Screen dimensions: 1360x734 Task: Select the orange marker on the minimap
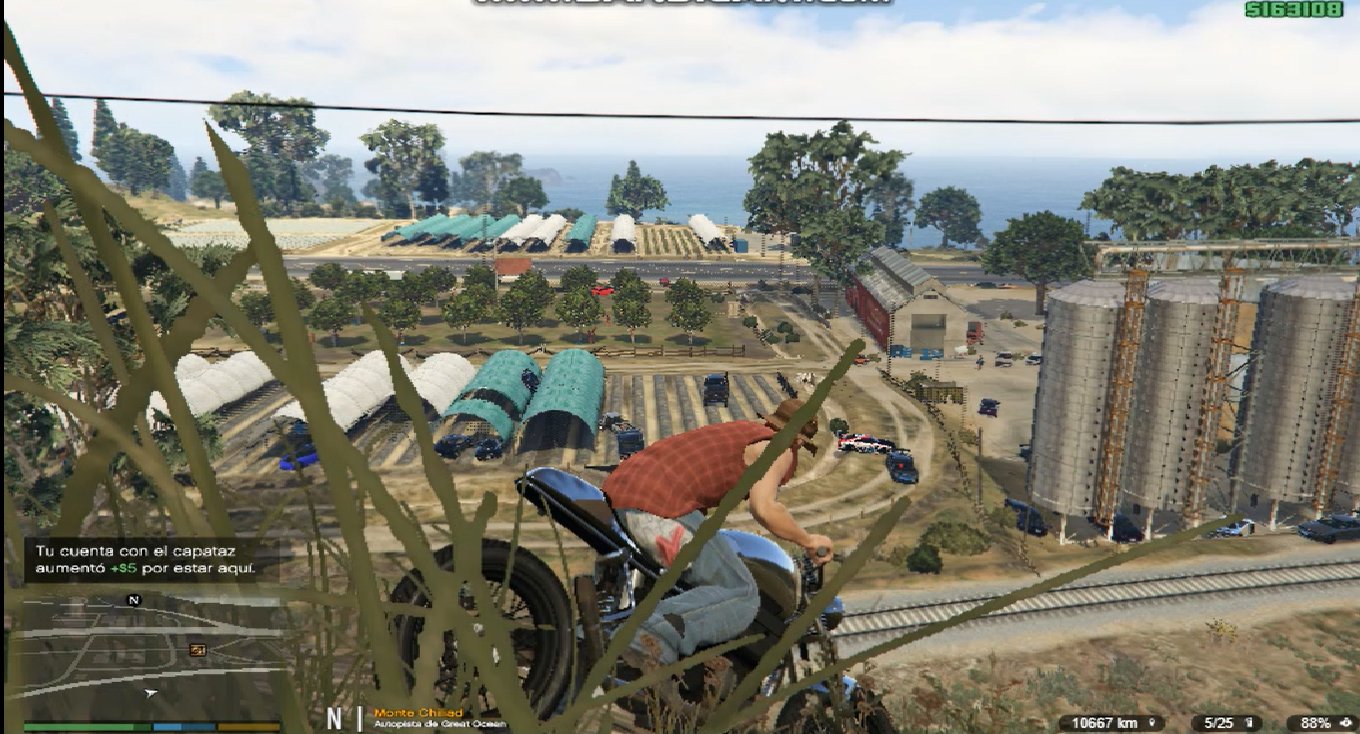point(197,650)
